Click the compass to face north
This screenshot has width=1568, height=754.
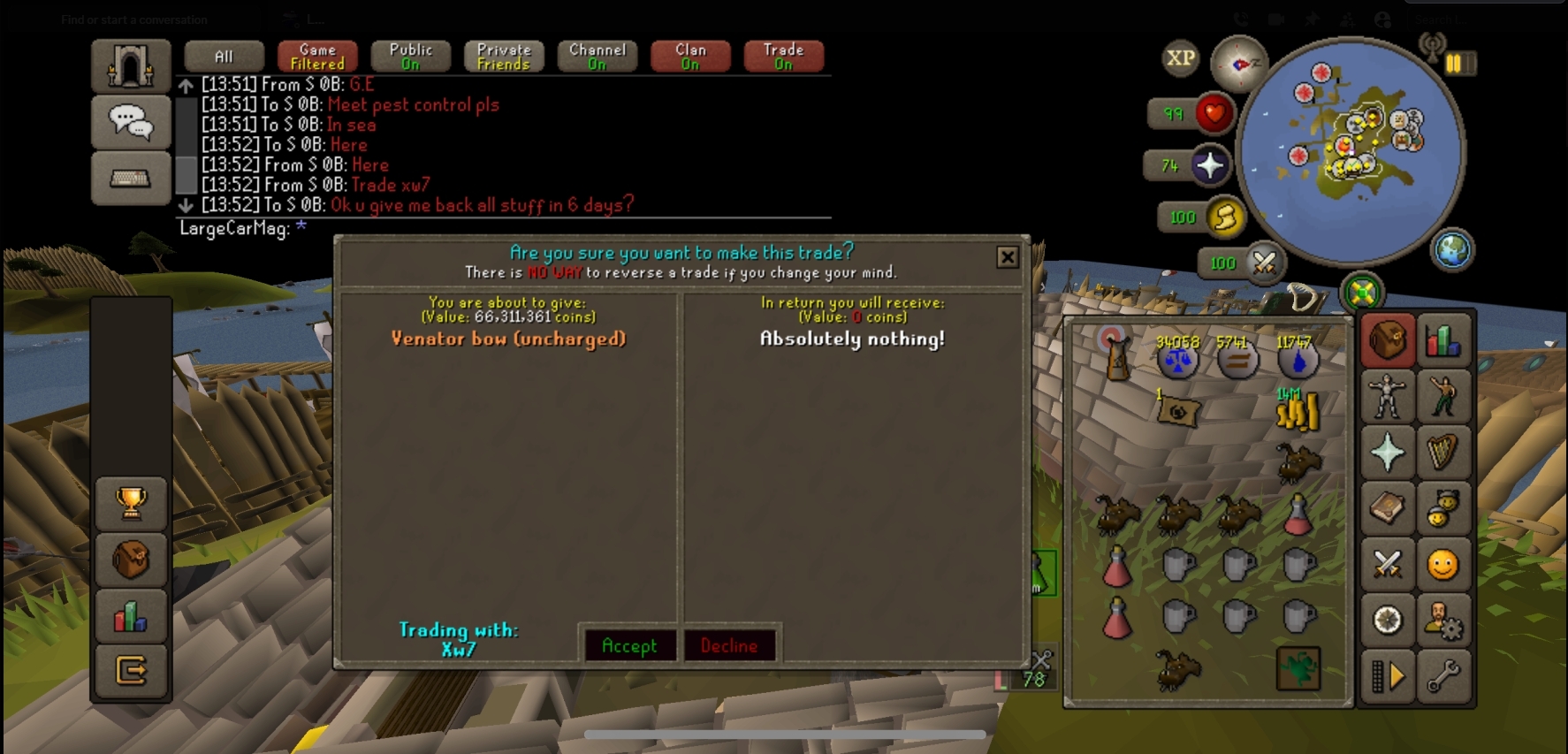(1238, 64)
